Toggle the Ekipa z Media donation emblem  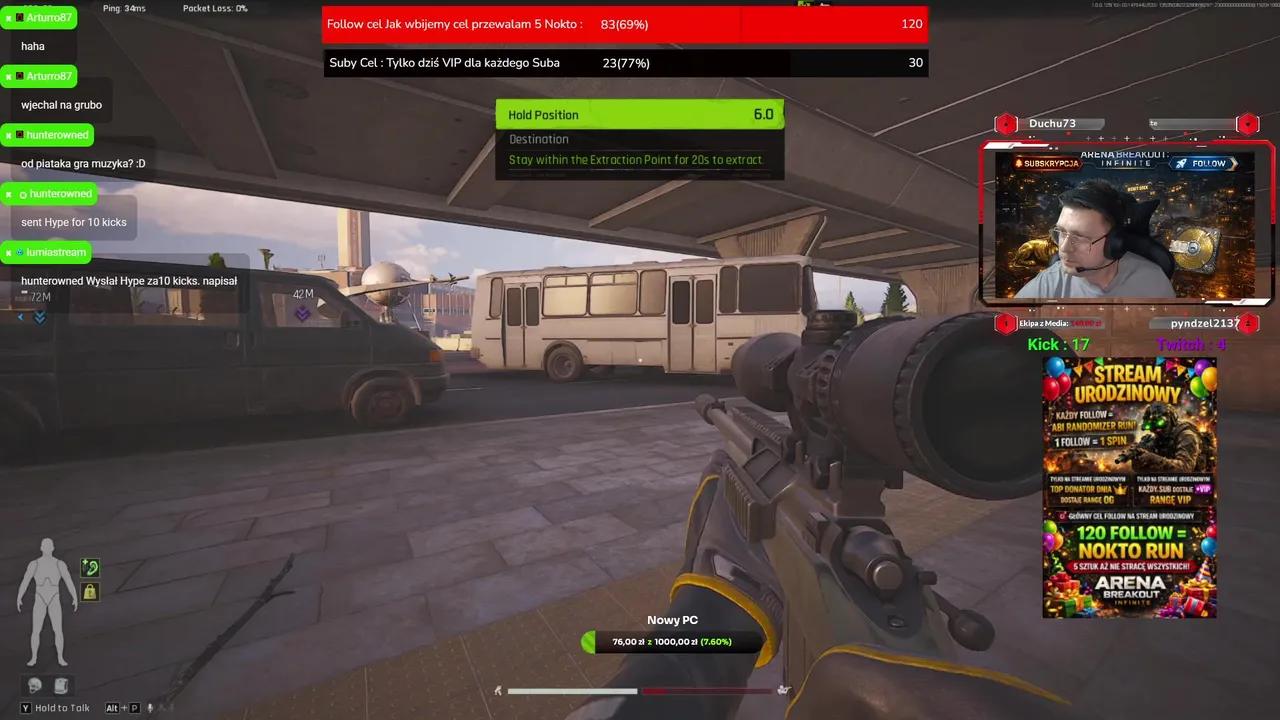coord(1006,323)
